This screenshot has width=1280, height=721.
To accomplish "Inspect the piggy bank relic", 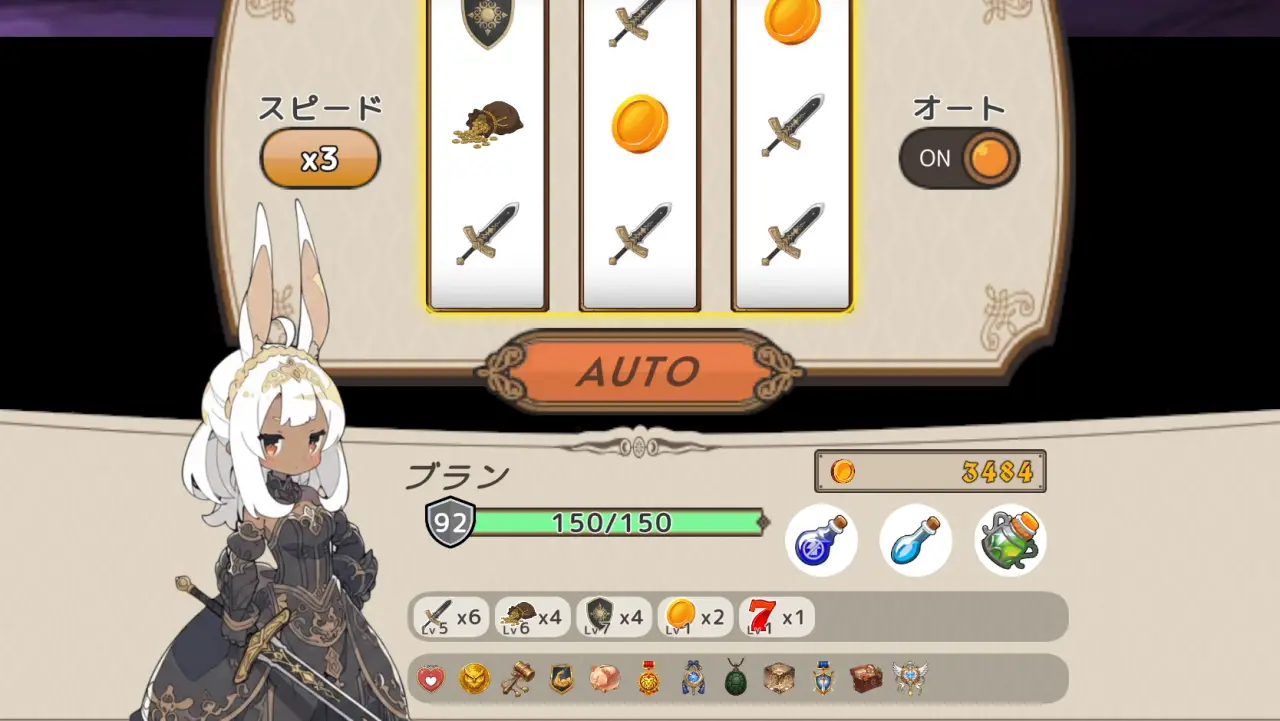I will point(604,679).
